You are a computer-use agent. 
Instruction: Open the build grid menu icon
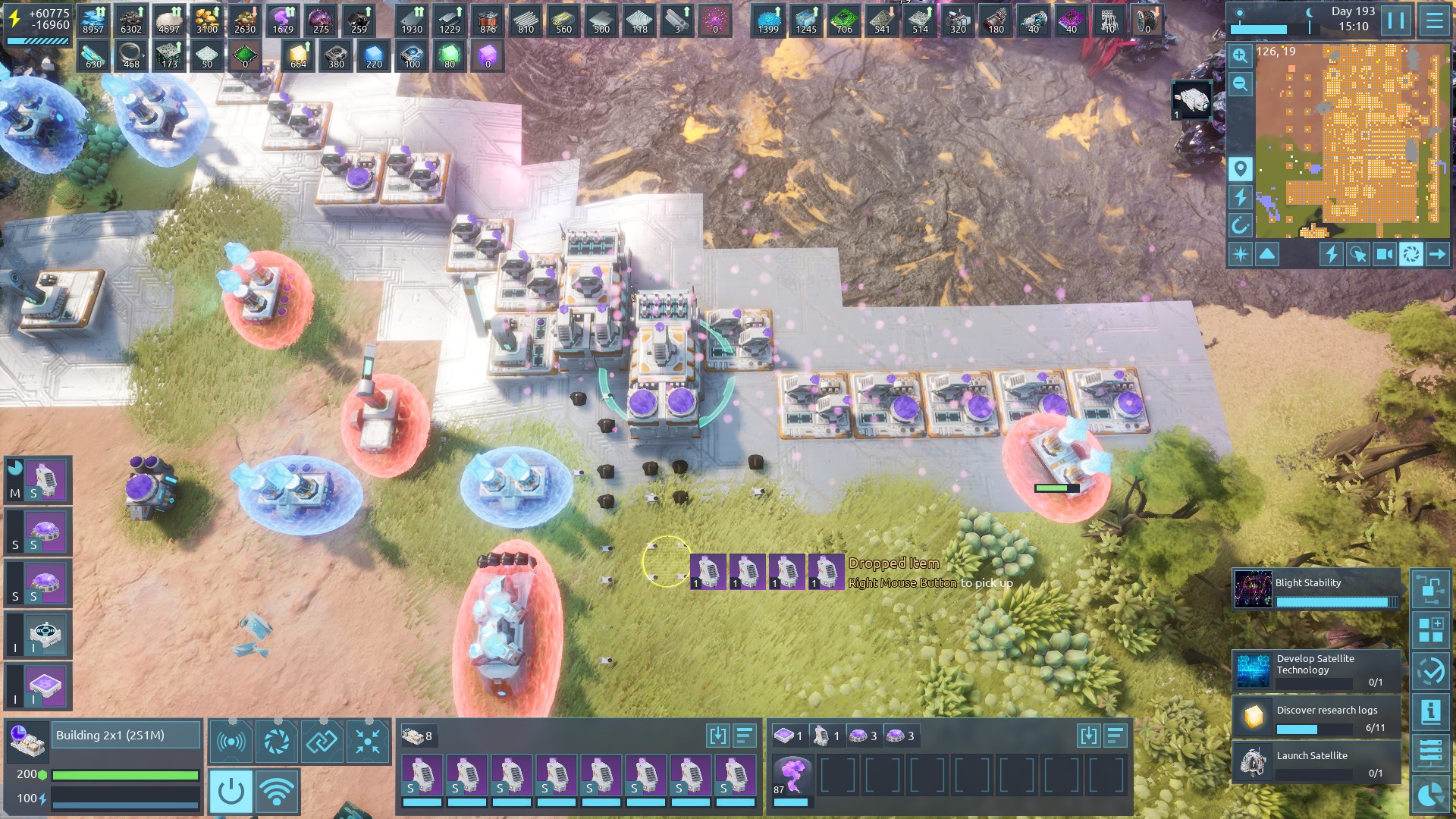pos(1431,629)
